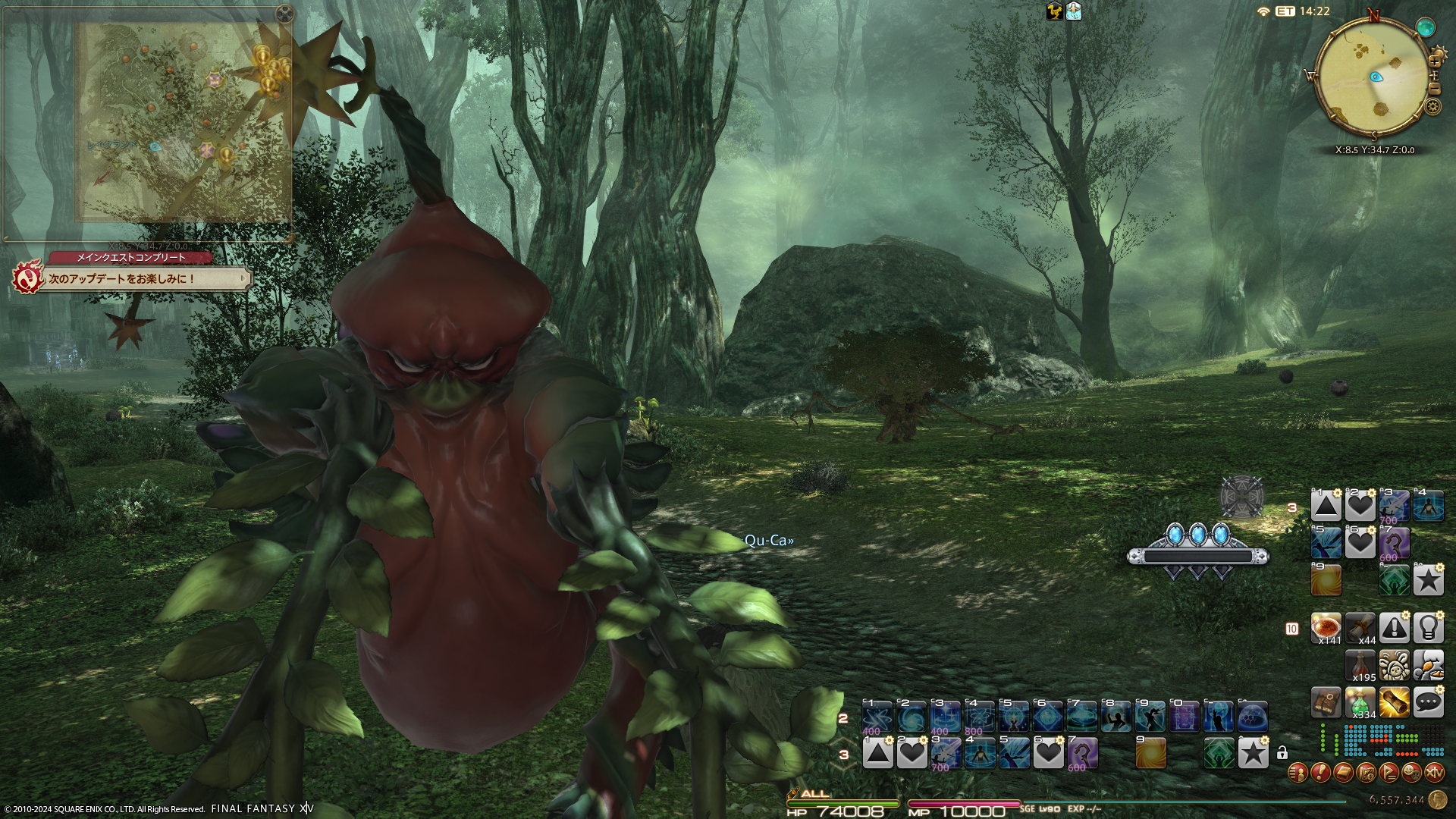This screenshot has width=1456, height=819.
Task: Use the food dish item with x141
Action: pos(1326,629)
